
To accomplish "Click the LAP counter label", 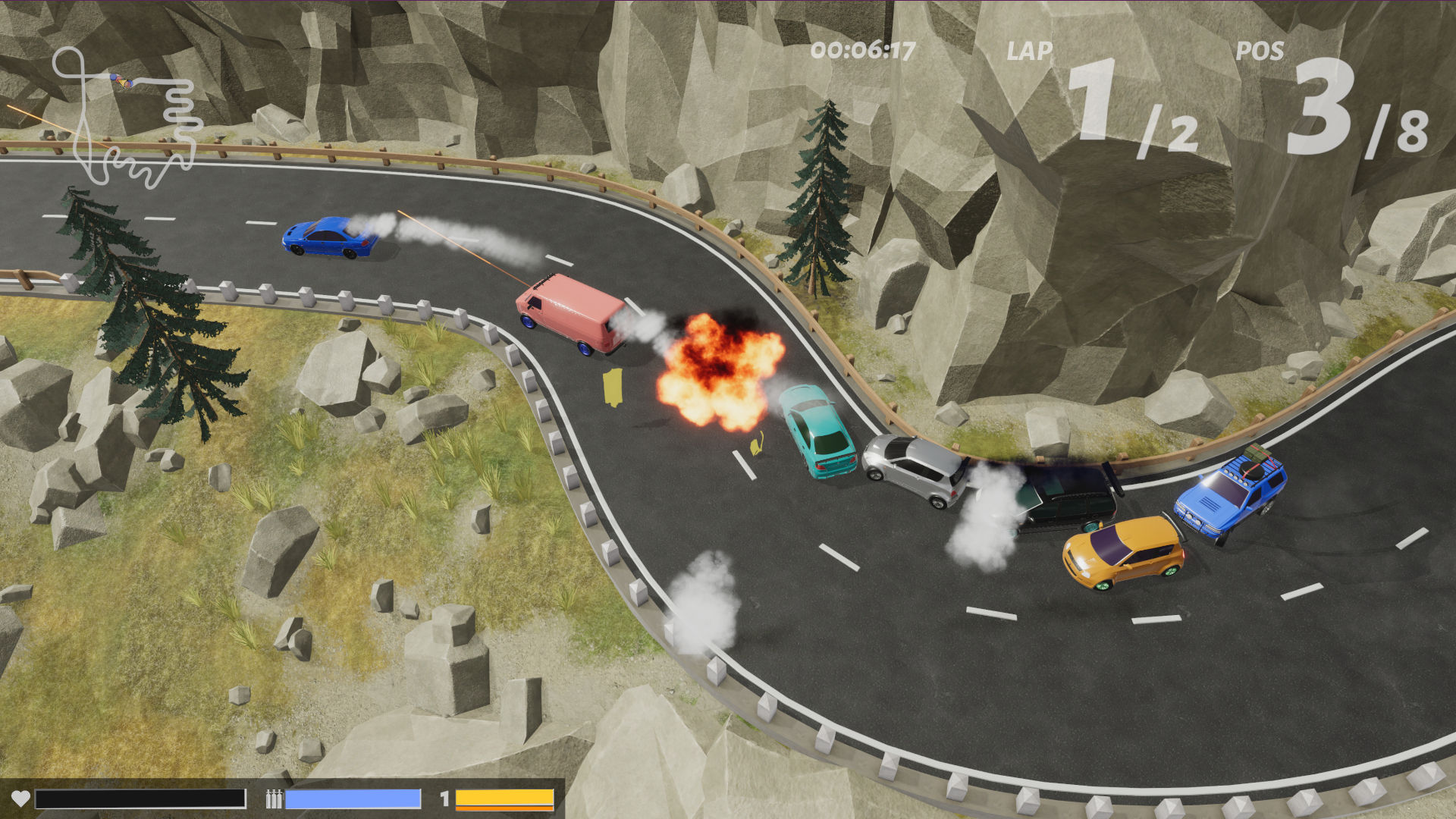I will click(1030, 52).
